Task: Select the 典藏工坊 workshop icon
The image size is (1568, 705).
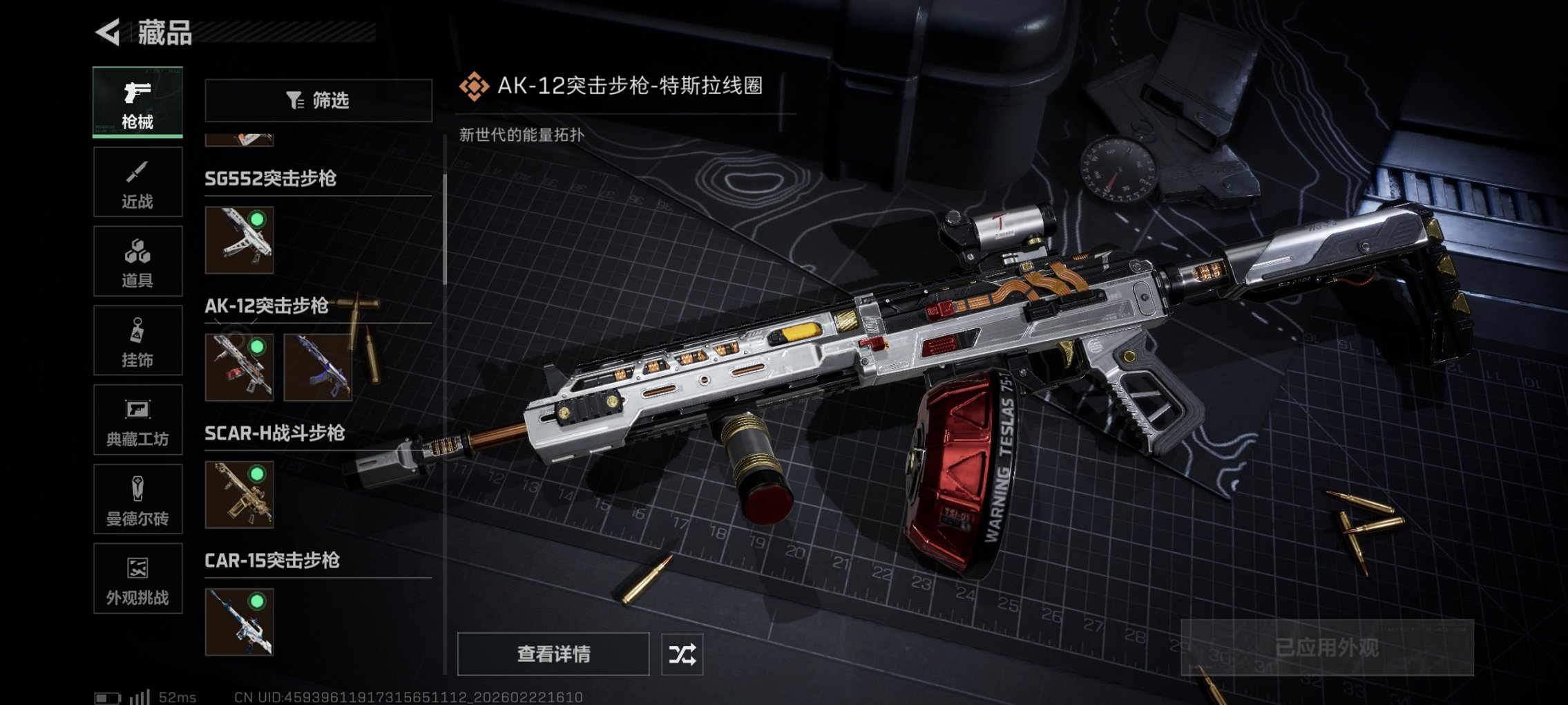Action: click(137, 420)
